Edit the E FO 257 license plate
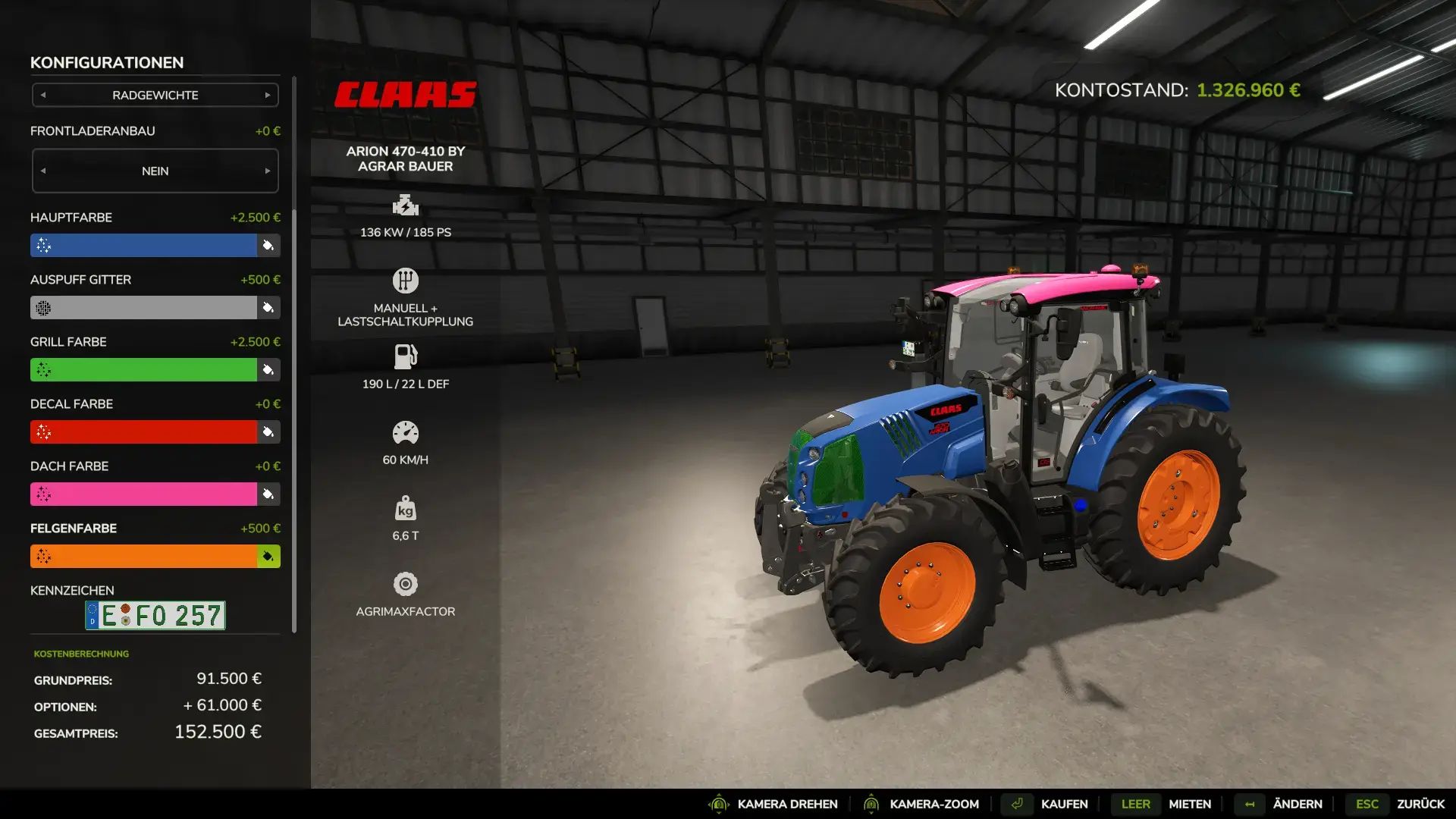The image size is (1456, 819). tap(155, 616)
